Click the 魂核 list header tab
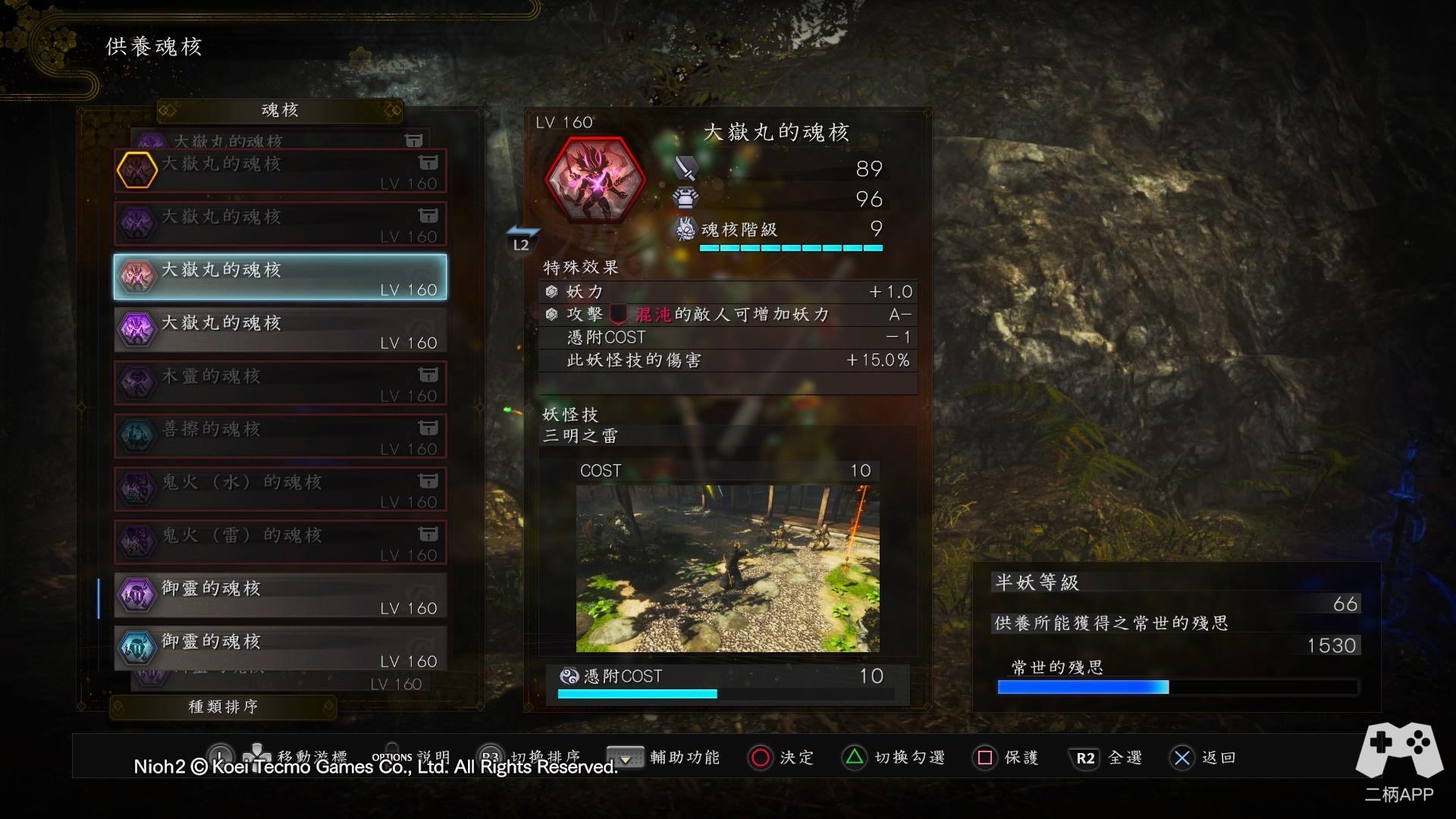1456x819 pixels. 280,111
